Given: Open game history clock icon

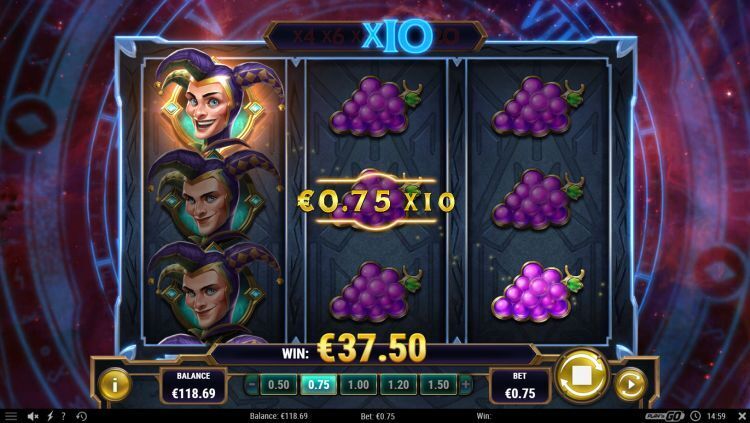Looking at the screenshot, I should [81, 416].
